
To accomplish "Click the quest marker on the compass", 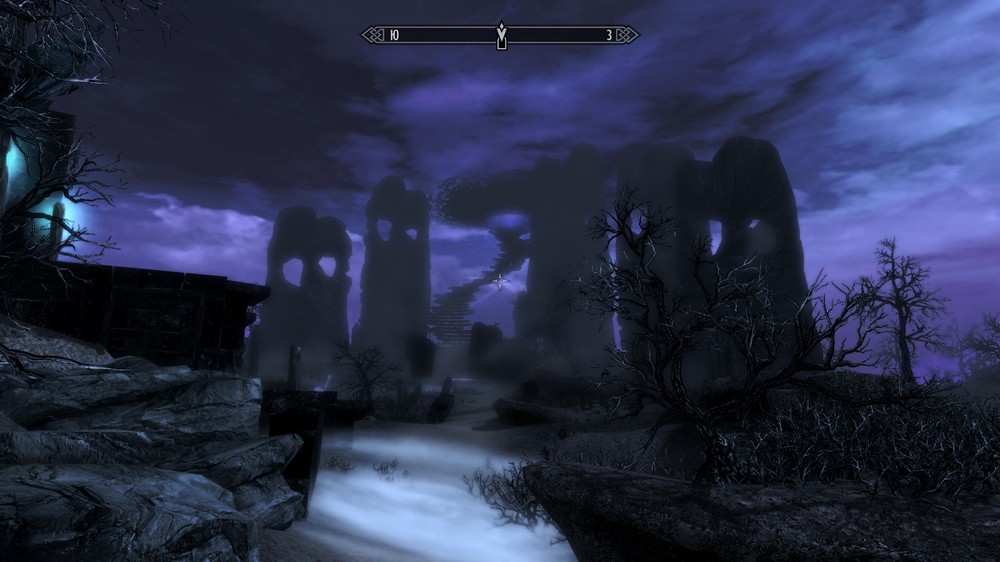I will tap(501, 36).
